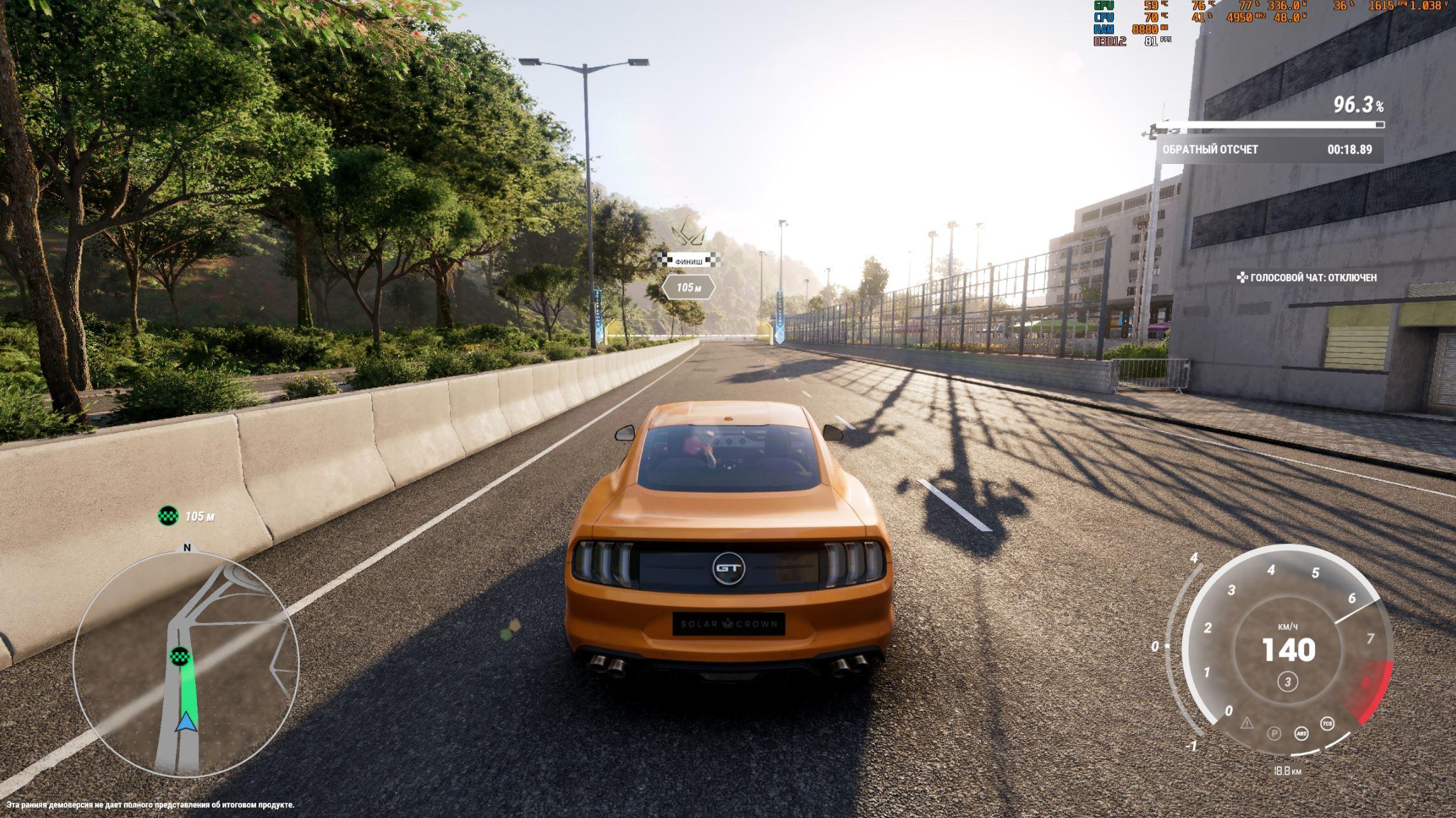Toggle the voice chat status indicator
The width and height of the screenshot is (1456, 818).
1307,278
